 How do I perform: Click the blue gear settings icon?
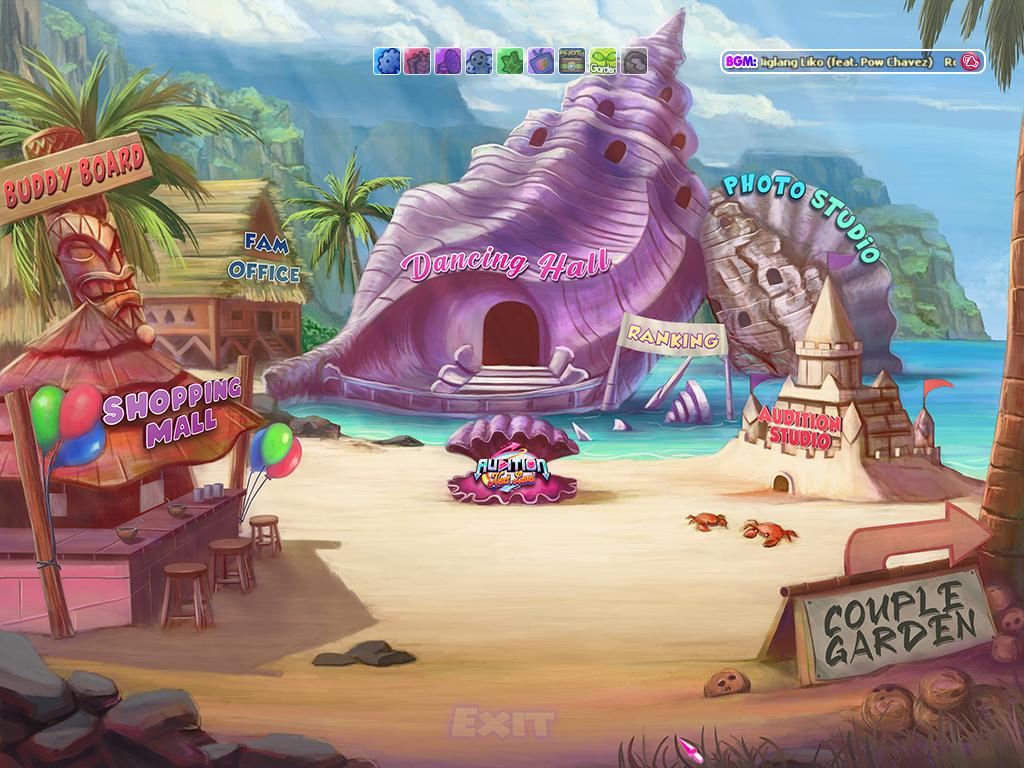[387, 61]
